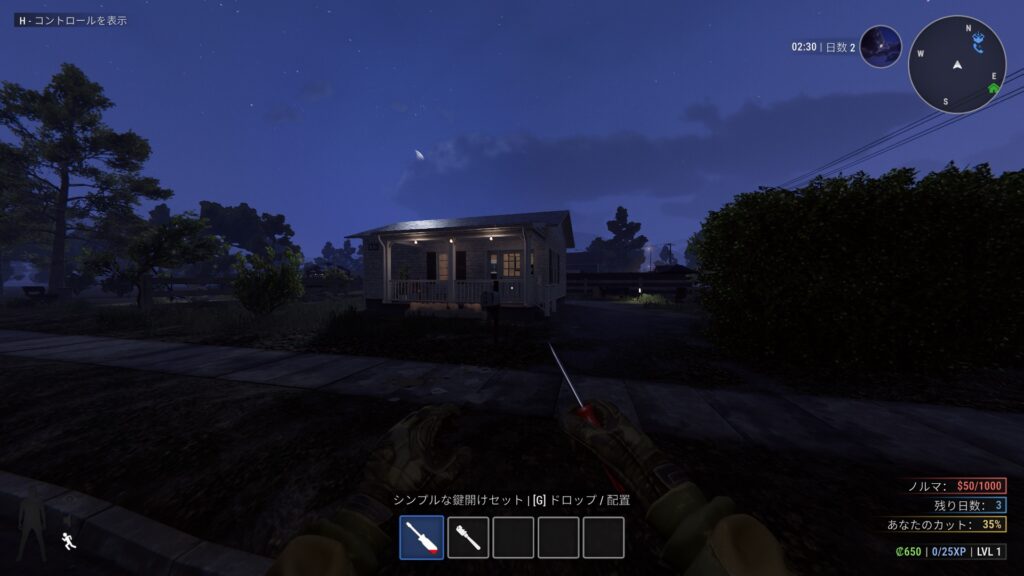Click the blue phone marker on minimap
The width and height of the screenshot is (1024, 576).
click(980, 42)
